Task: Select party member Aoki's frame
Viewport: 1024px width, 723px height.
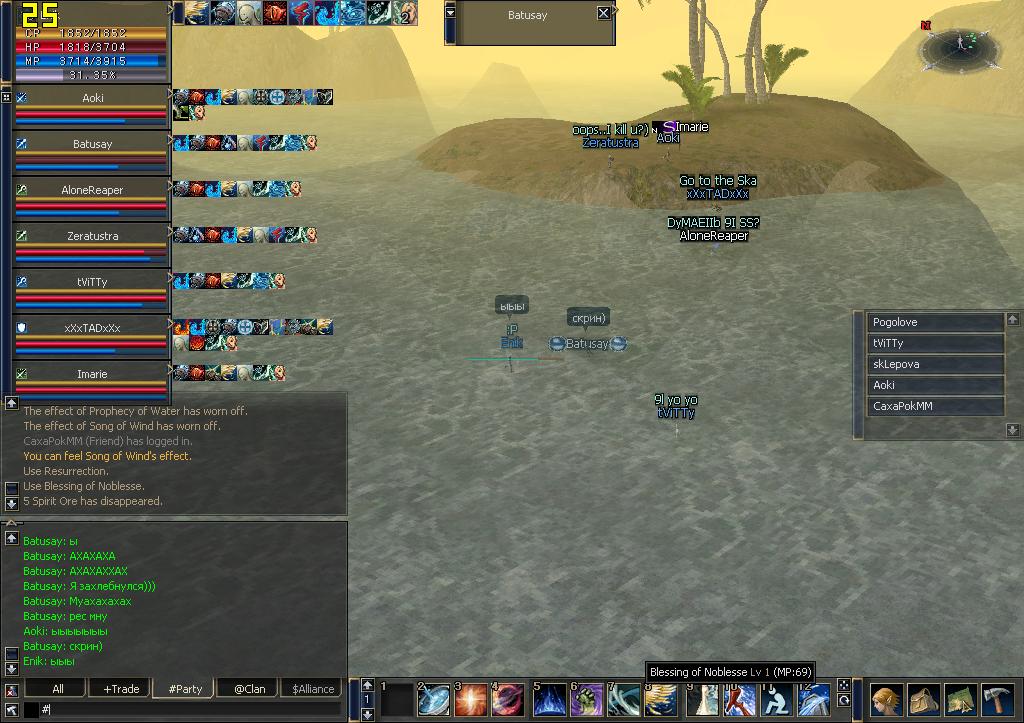Action: pyautogui.click(x=92, y=98)
